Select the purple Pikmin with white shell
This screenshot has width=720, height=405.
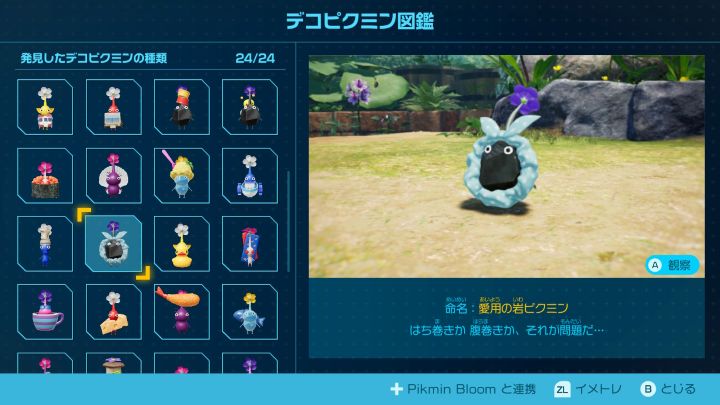pos(113,176)
